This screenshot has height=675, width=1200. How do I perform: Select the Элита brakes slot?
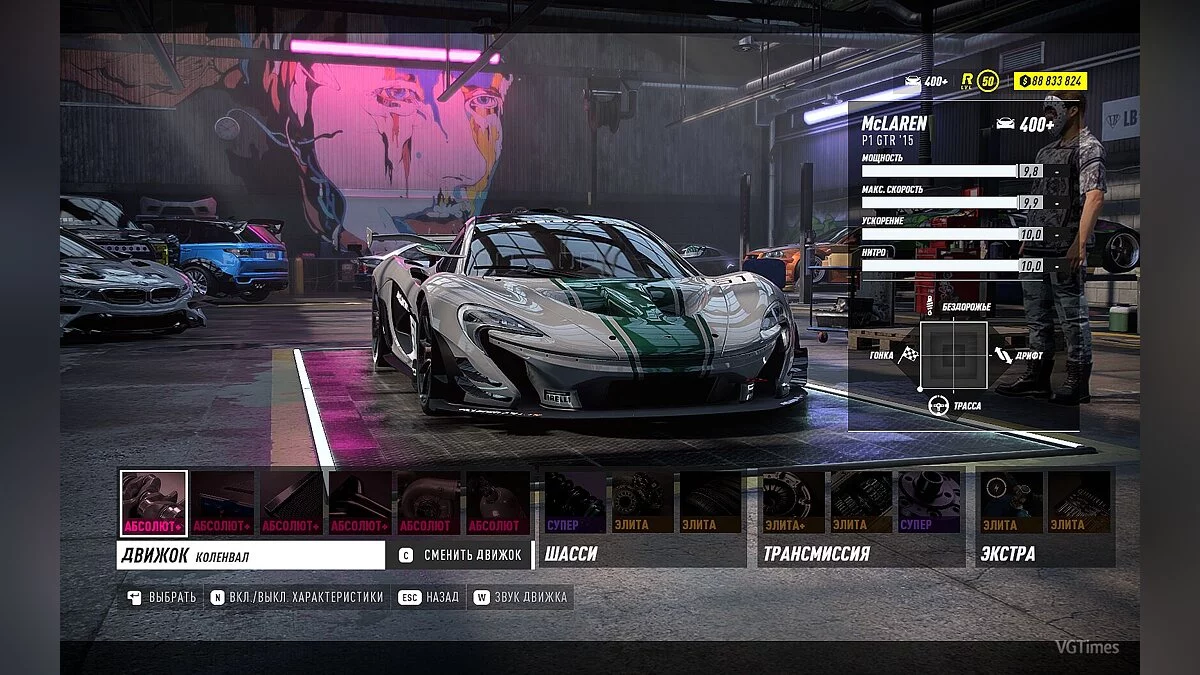(643, 503)
